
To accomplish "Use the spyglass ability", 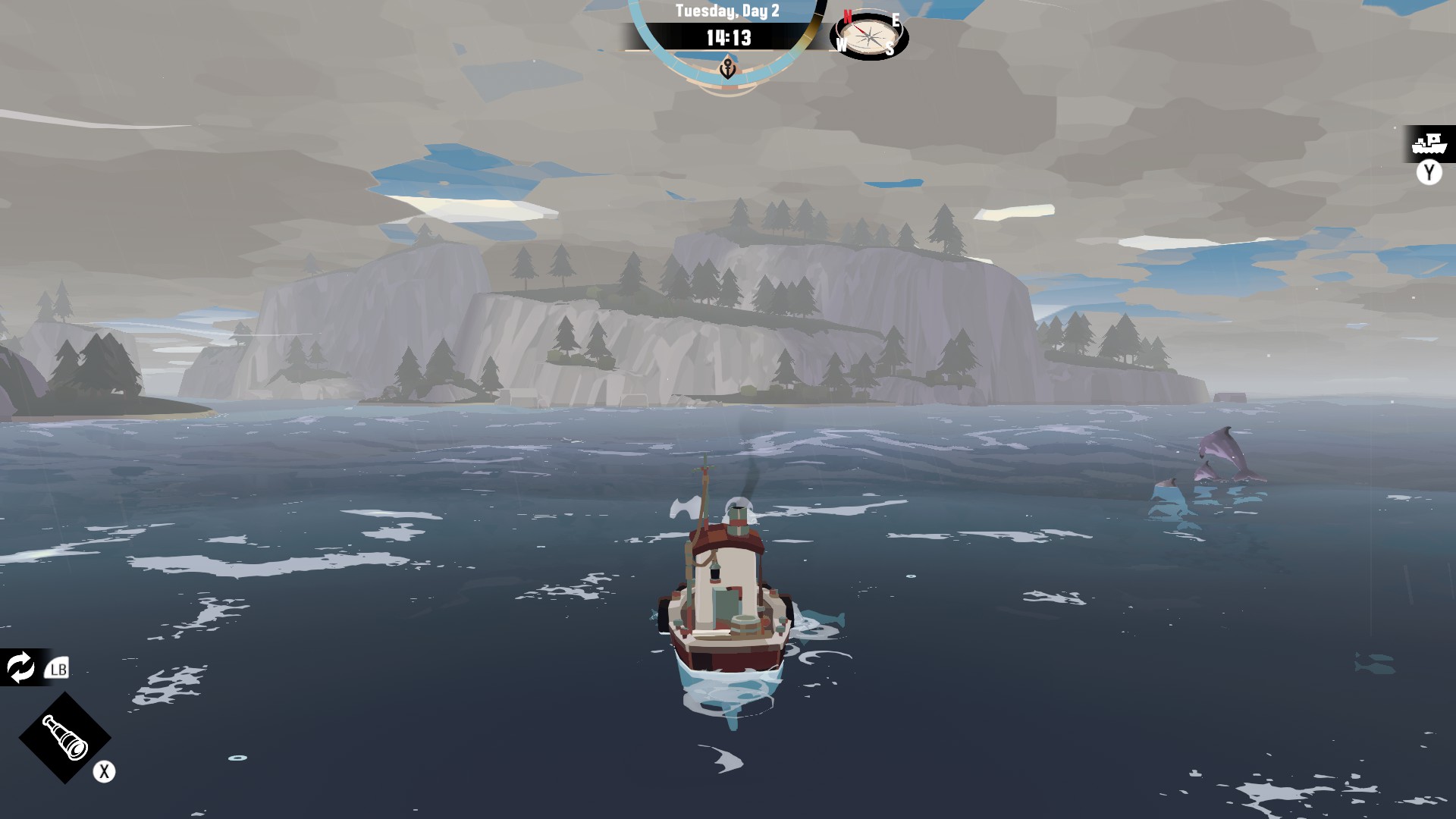I will tap(64, 737).
